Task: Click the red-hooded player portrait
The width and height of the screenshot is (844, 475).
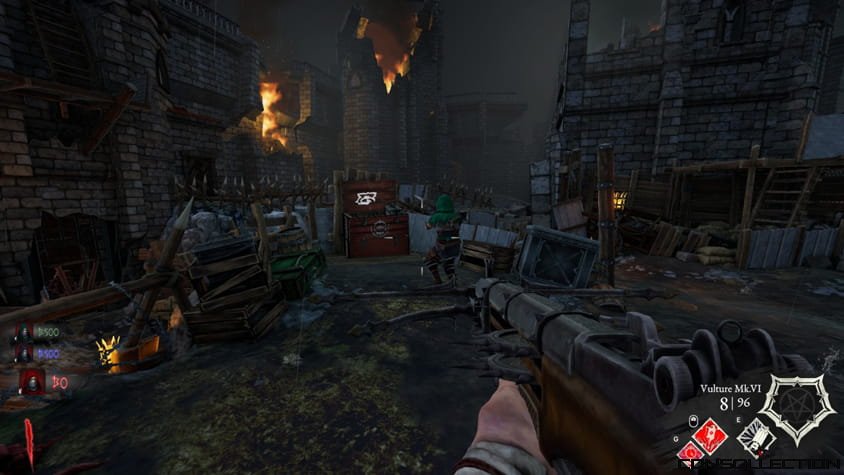Action: [x=32, y=381]
